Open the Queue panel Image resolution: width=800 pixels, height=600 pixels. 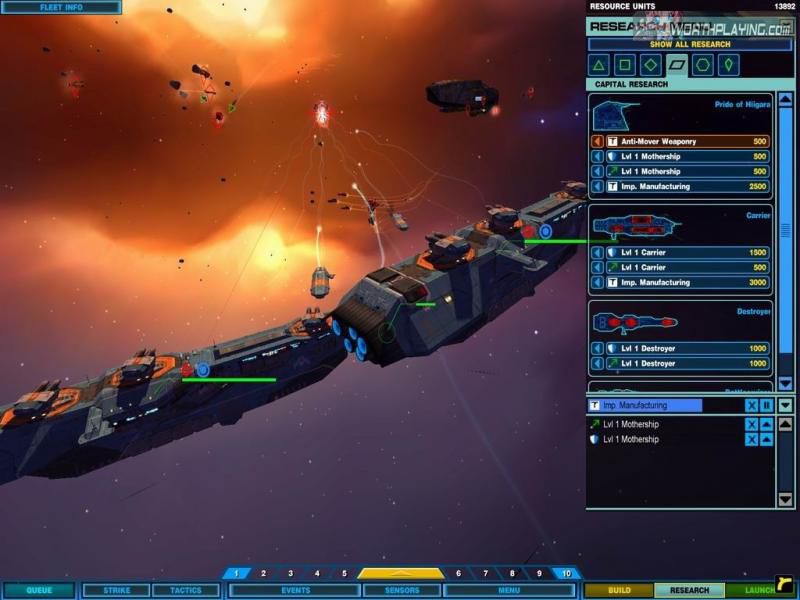(x=39, y=591)
